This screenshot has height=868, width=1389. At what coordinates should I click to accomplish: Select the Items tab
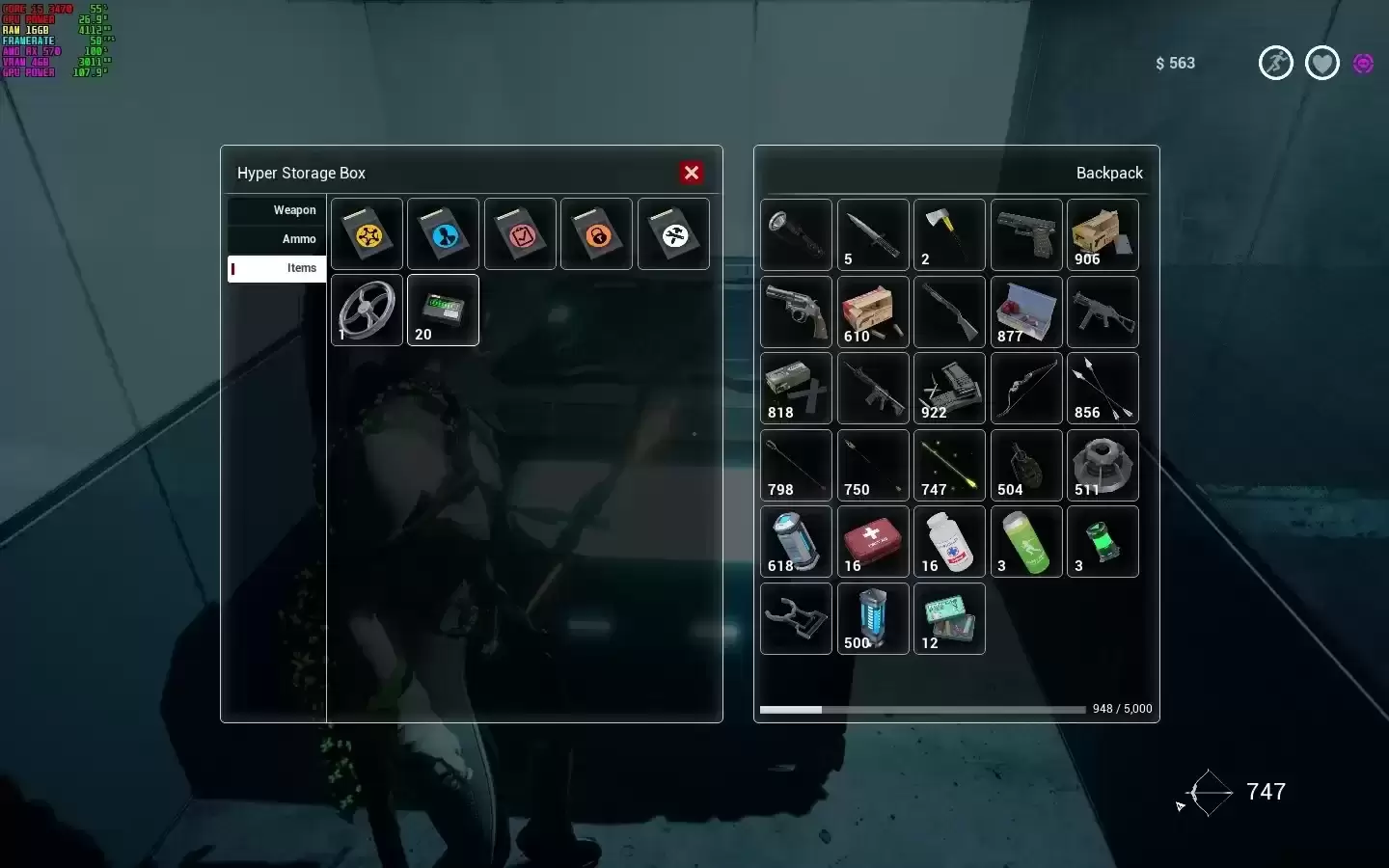tap(277, 268)
